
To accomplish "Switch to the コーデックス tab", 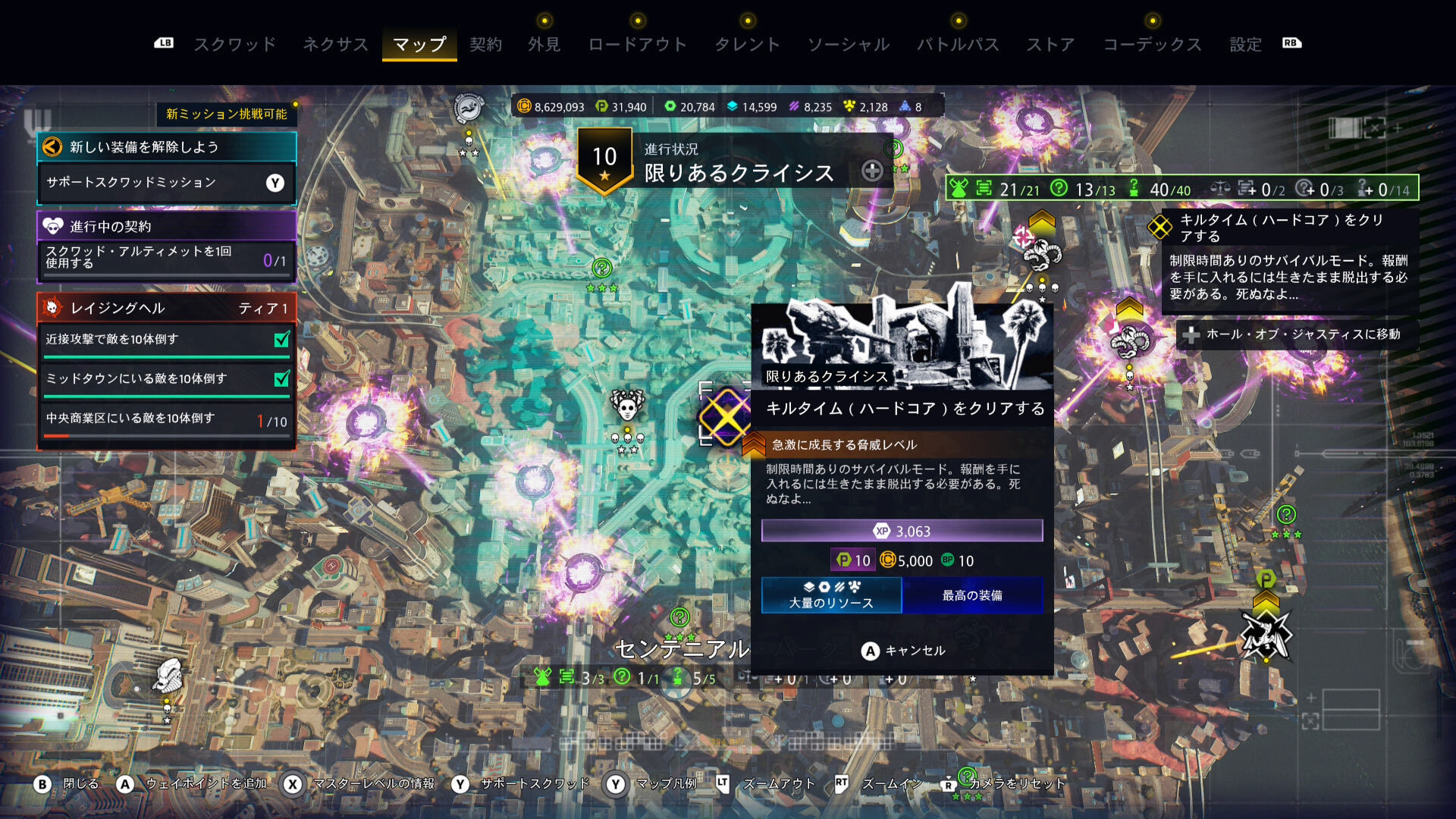I will tap(1153, 45).
